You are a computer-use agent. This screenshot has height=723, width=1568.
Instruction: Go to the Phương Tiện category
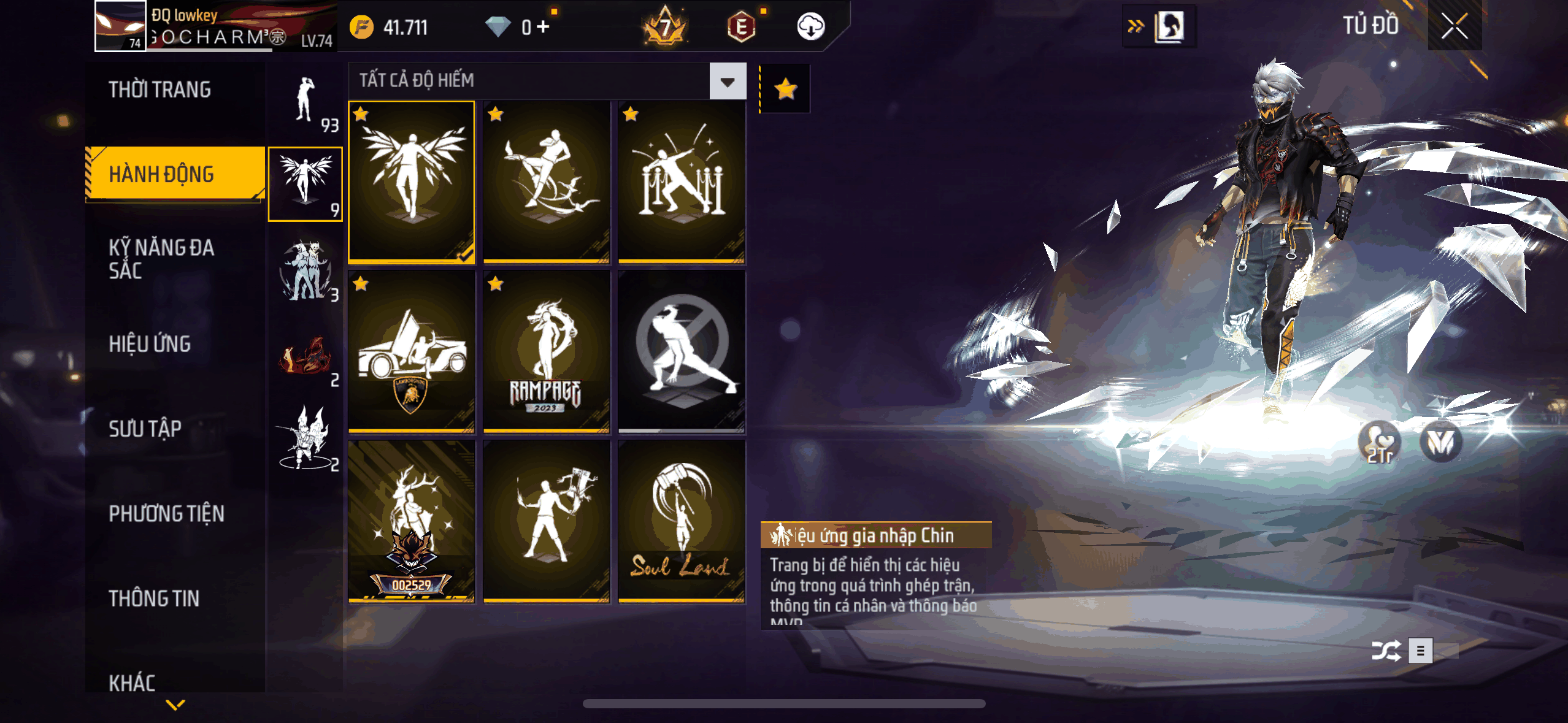click(x=166, y=513)
